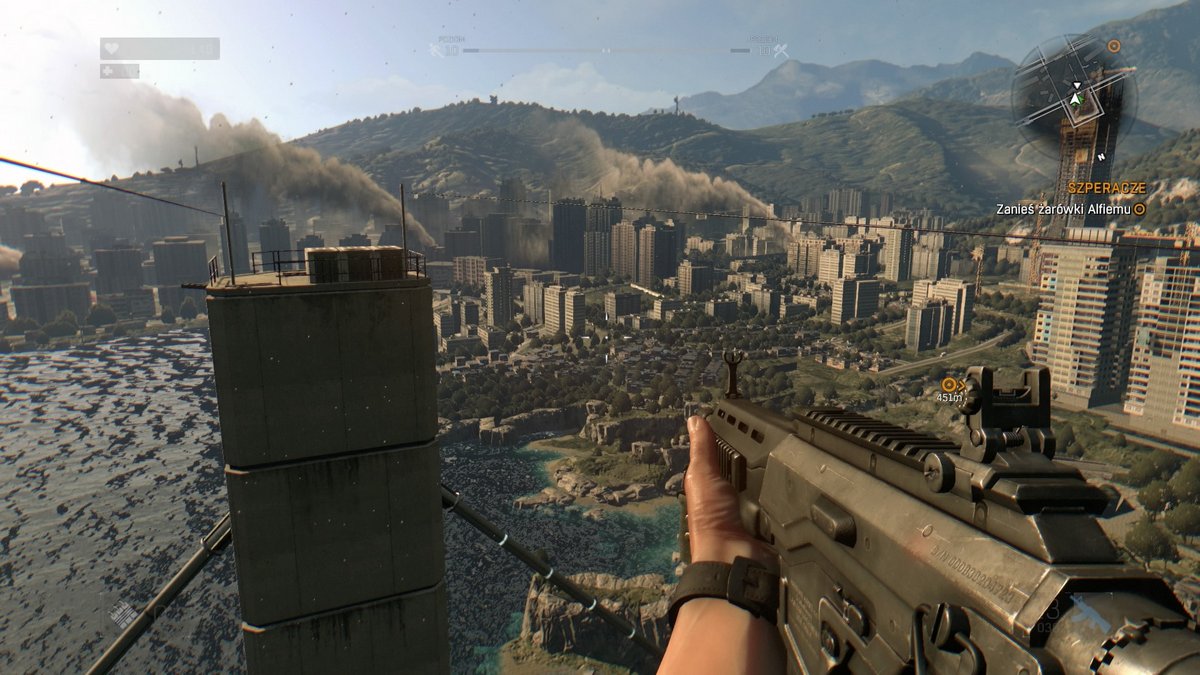Screen dimensions: 1200x675
Task: Select the Szperacze quest tracker title
Action: tap(1105, 188)
